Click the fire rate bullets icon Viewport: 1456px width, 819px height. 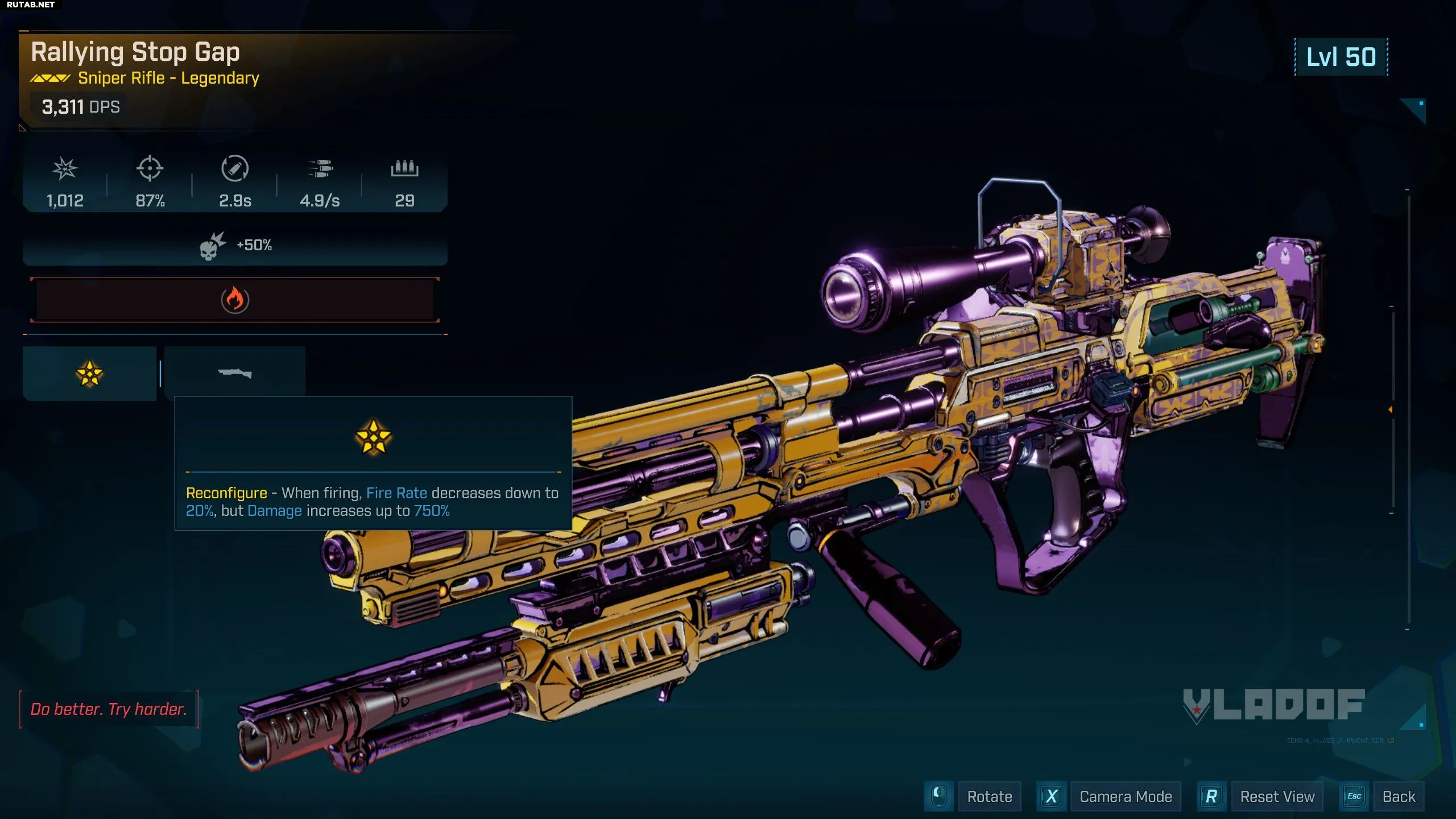(320, 169)
